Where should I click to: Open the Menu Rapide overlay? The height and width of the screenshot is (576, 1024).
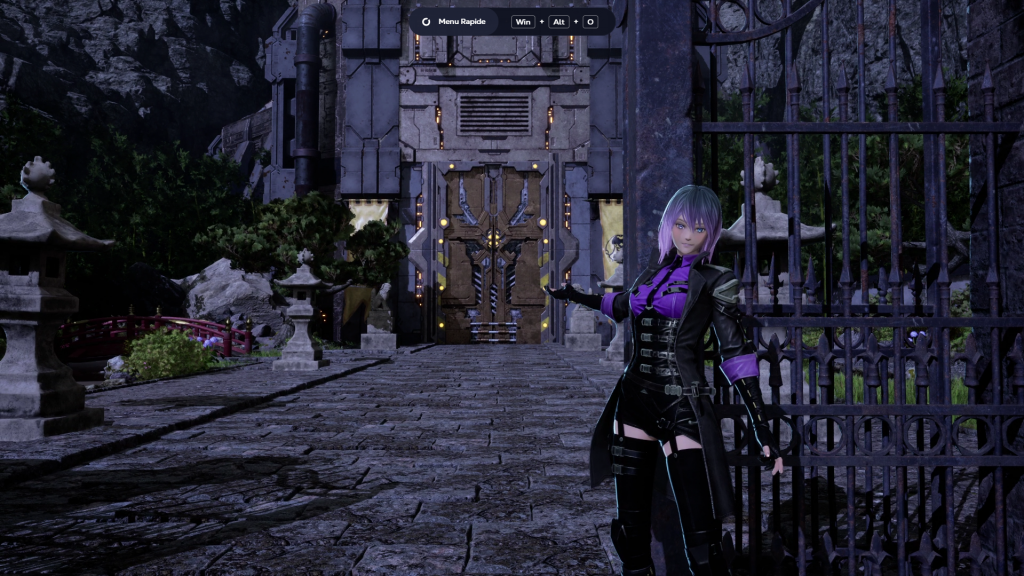click(453, 21)
